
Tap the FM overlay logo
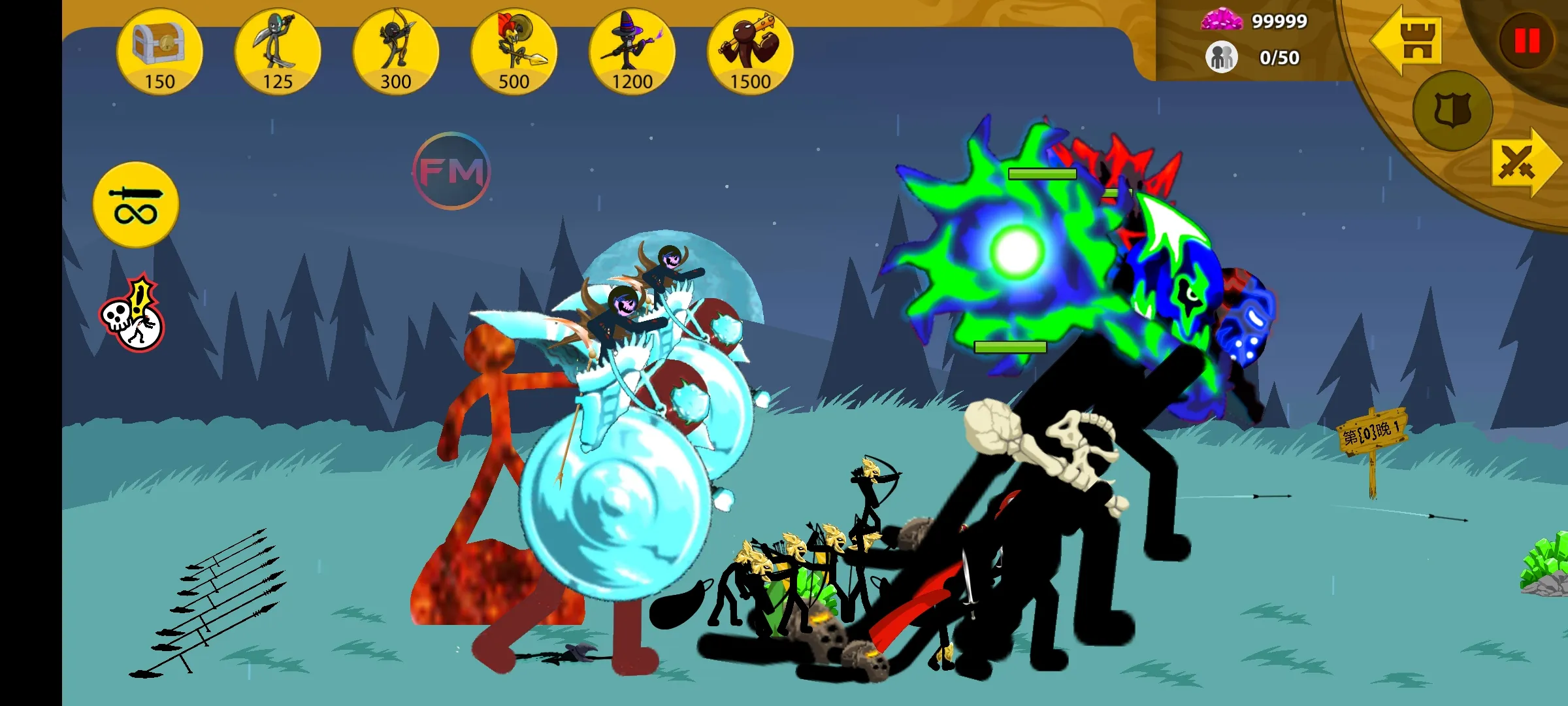[451, 171]
